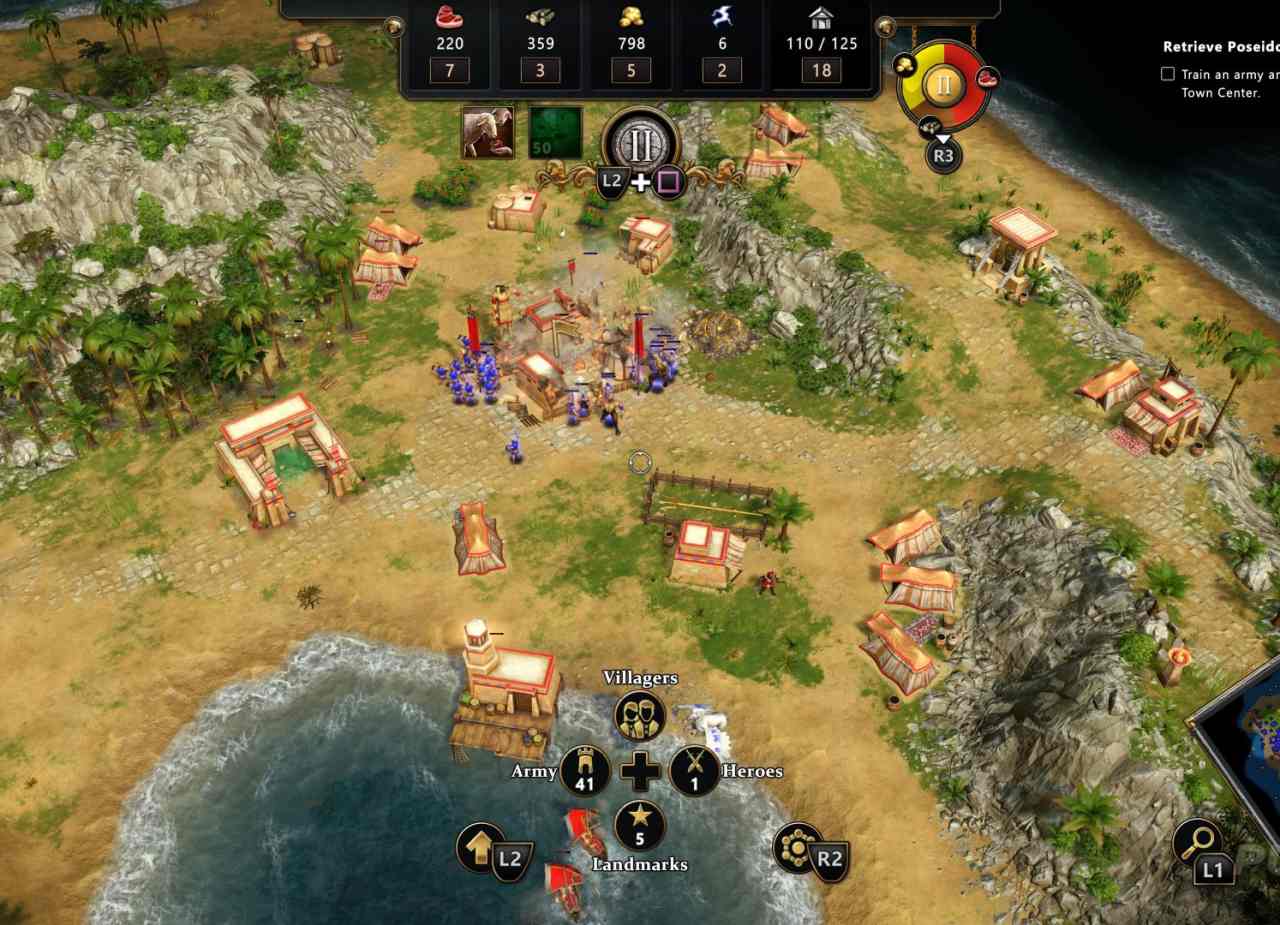
Task: Pick the food icon on the priority wheel
Action: pyautogui.click(x=987, y=77)
